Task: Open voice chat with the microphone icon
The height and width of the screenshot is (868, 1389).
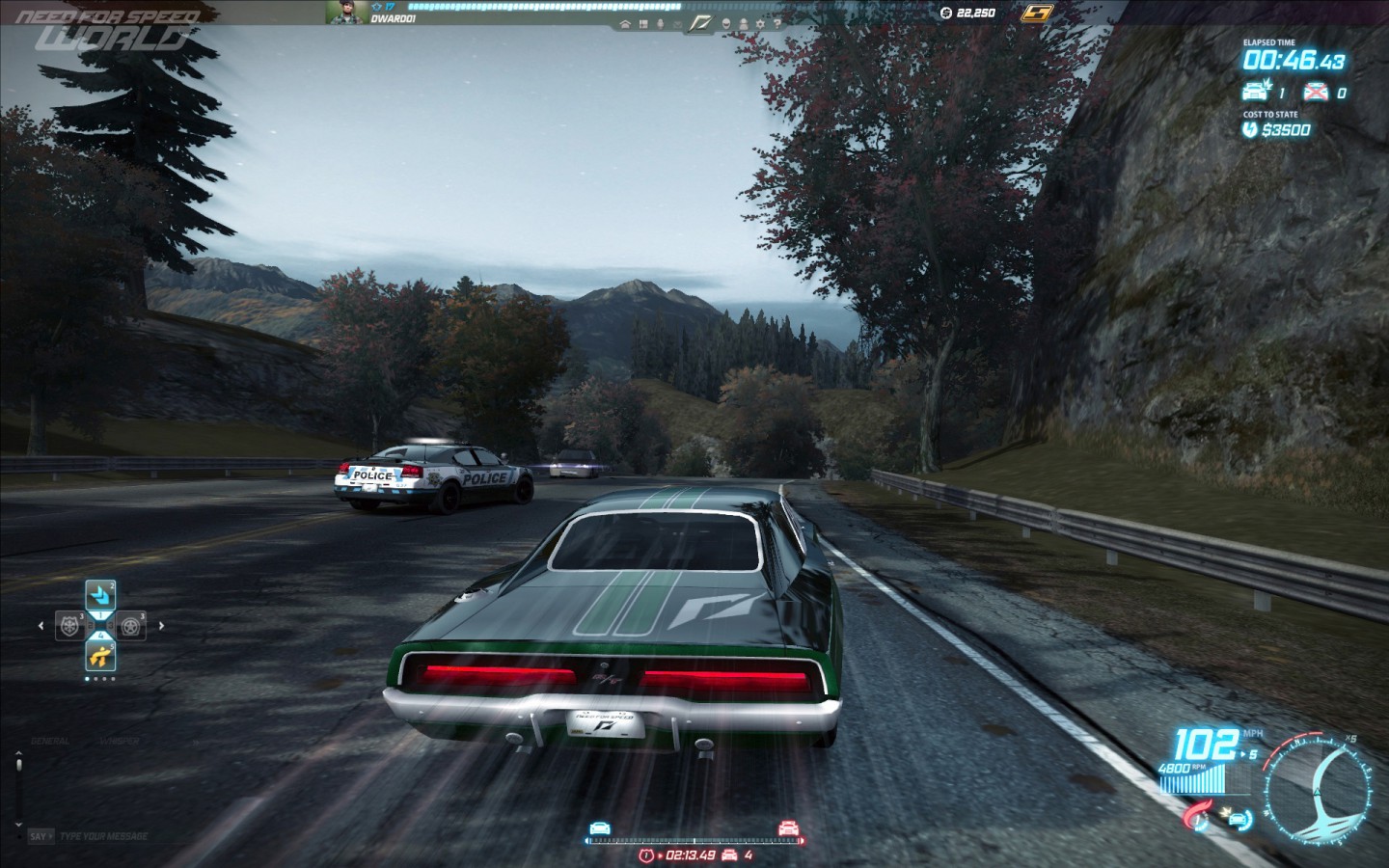Action: [661, 25]
